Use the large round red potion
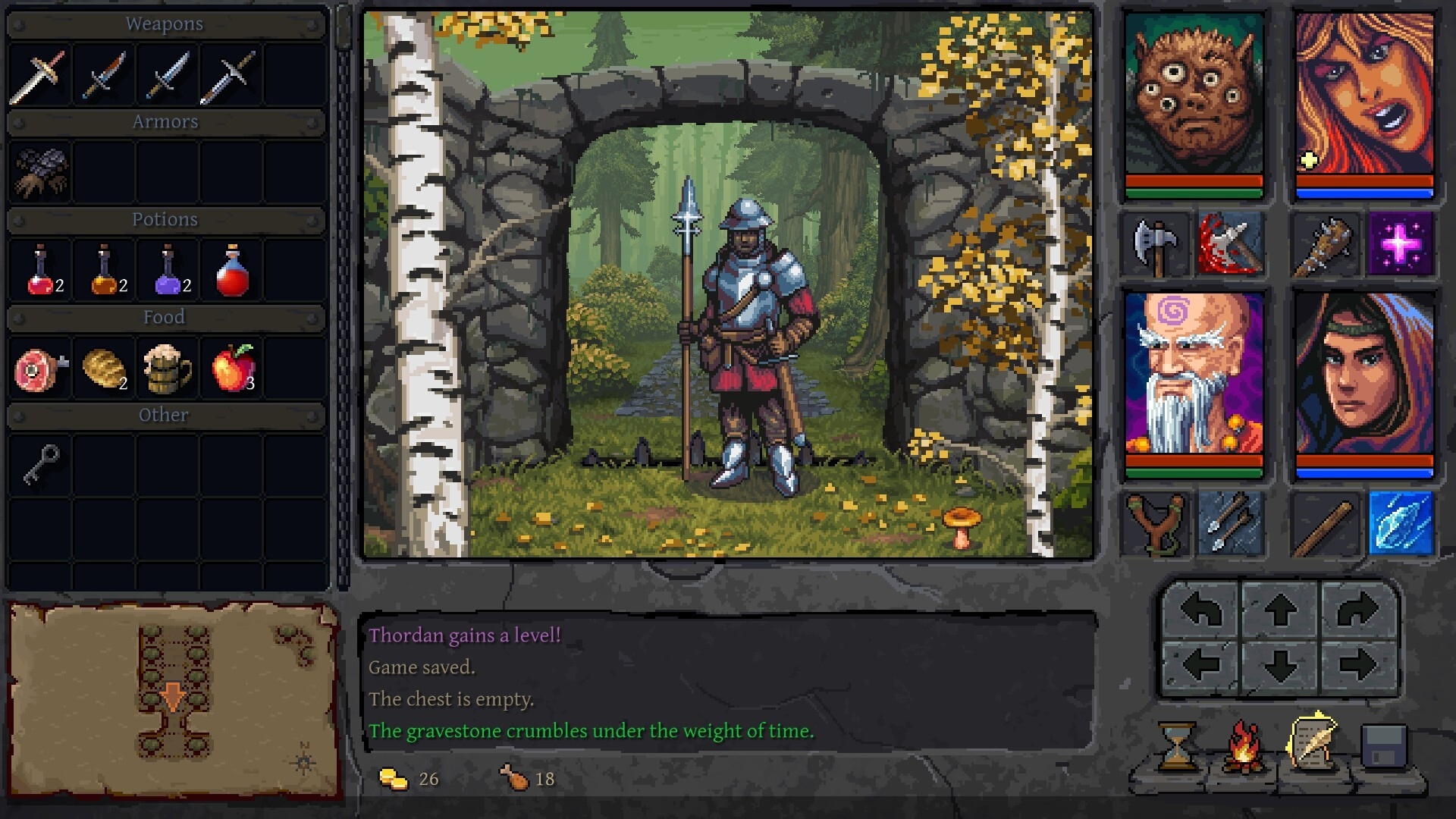The height and width of the screenshot is (819, 1456). tap(232, 271)
